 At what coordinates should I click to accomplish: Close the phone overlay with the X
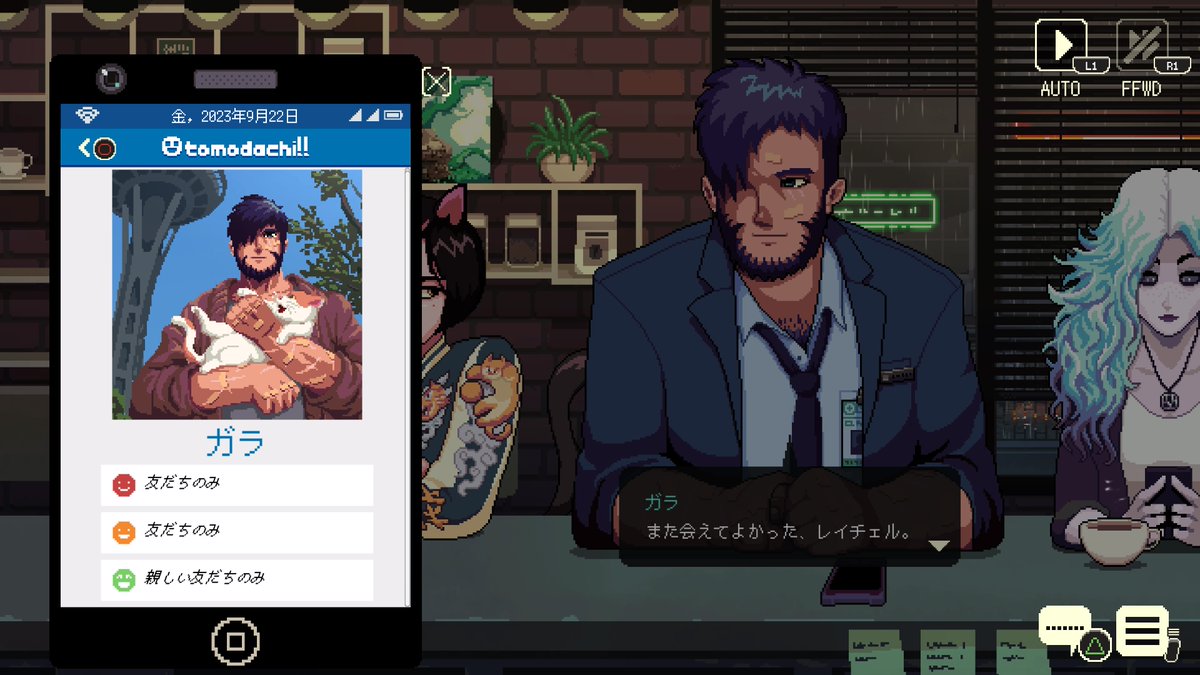pos(437,82)
